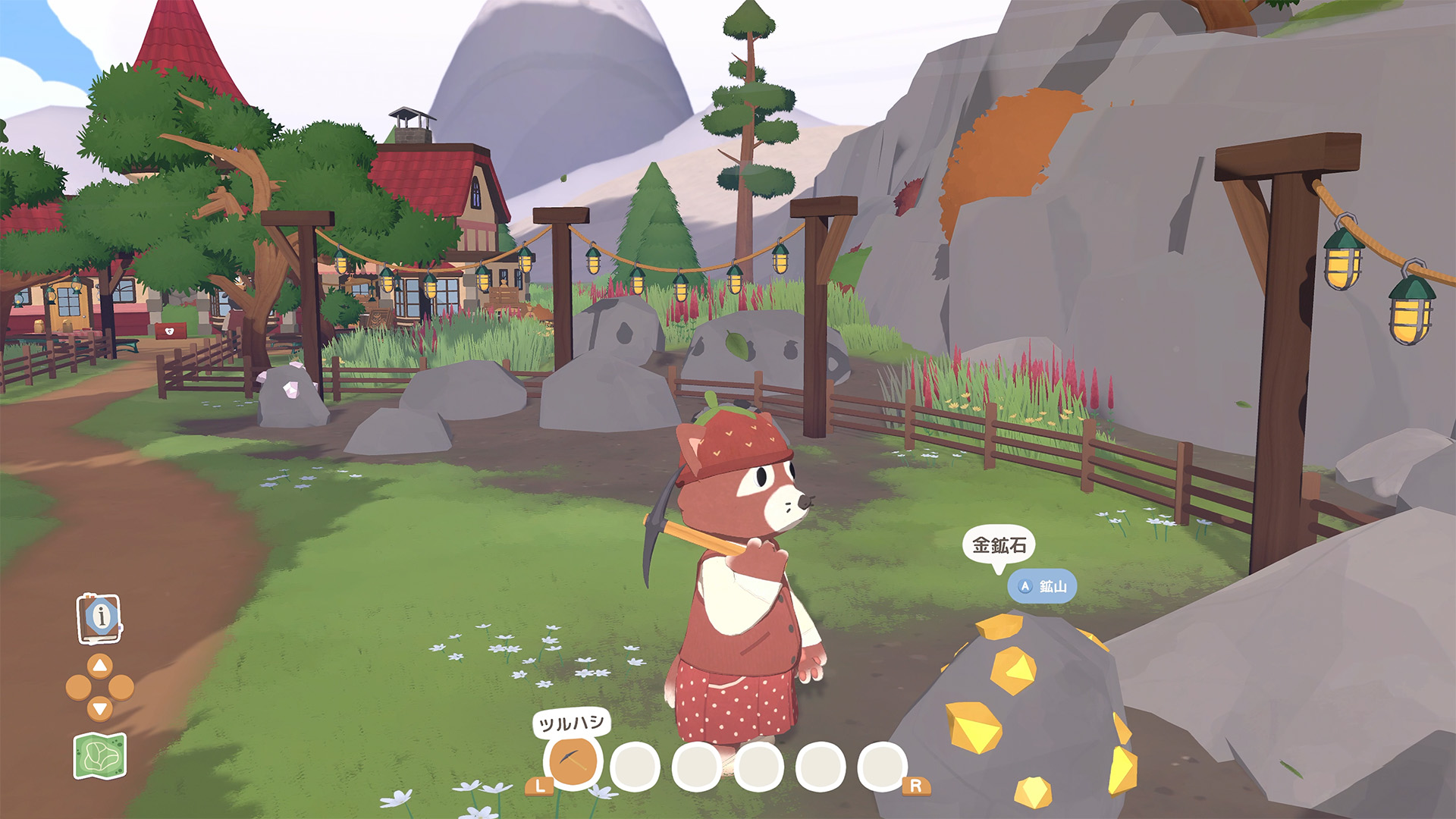Choose the 鉱山 mining action prompt
The height and width of the screenshot is (819, 1456).
click(1042, 586)
